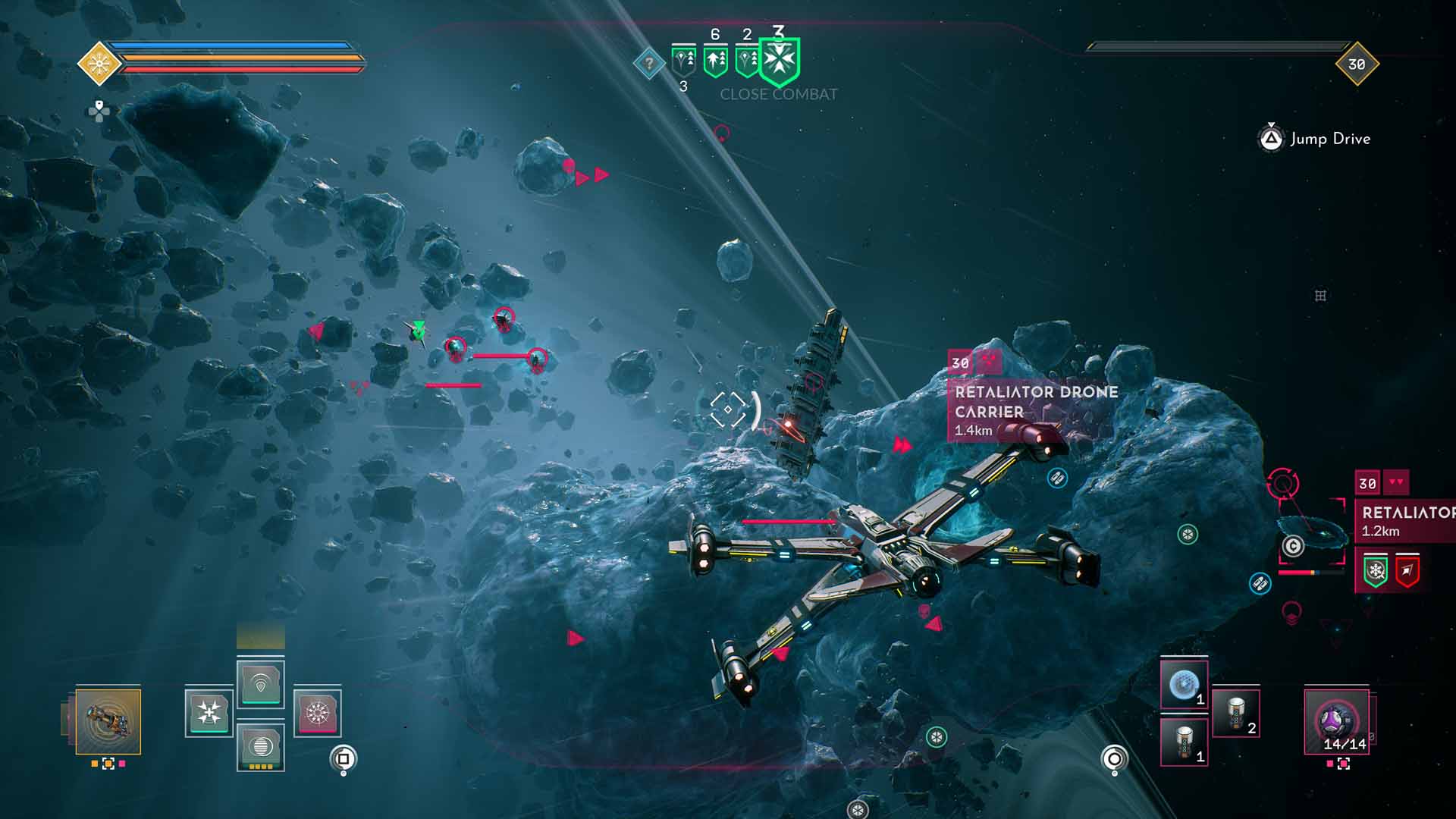Screen dimensions: 1456x819
Task: Select the primary weapon slot with the orange border
Action: [x=108, y=721]
